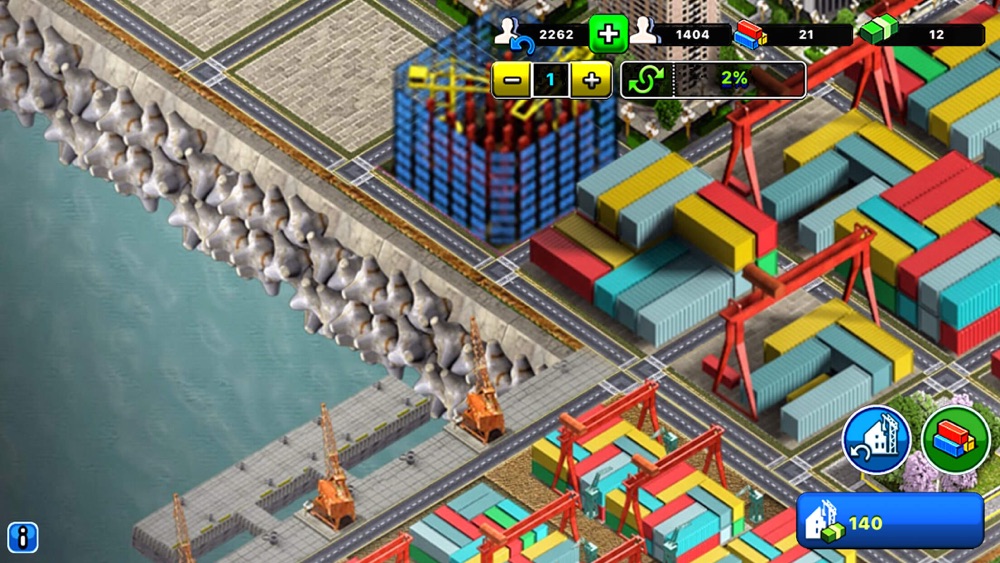Click the green cycle arrows percentage icon
Viewport: 1000px width, 563px height.
(645, 80)
